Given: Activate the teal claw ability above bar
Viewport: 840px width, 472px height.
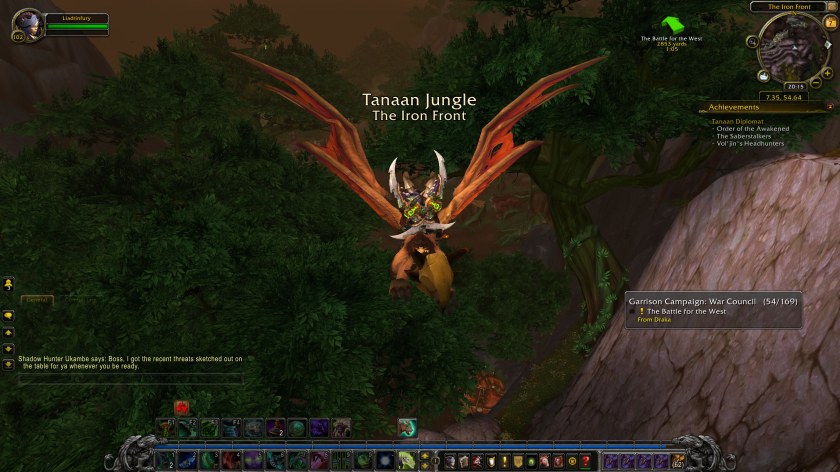Looking at the screenshot, I should click(x=407, y=427).
